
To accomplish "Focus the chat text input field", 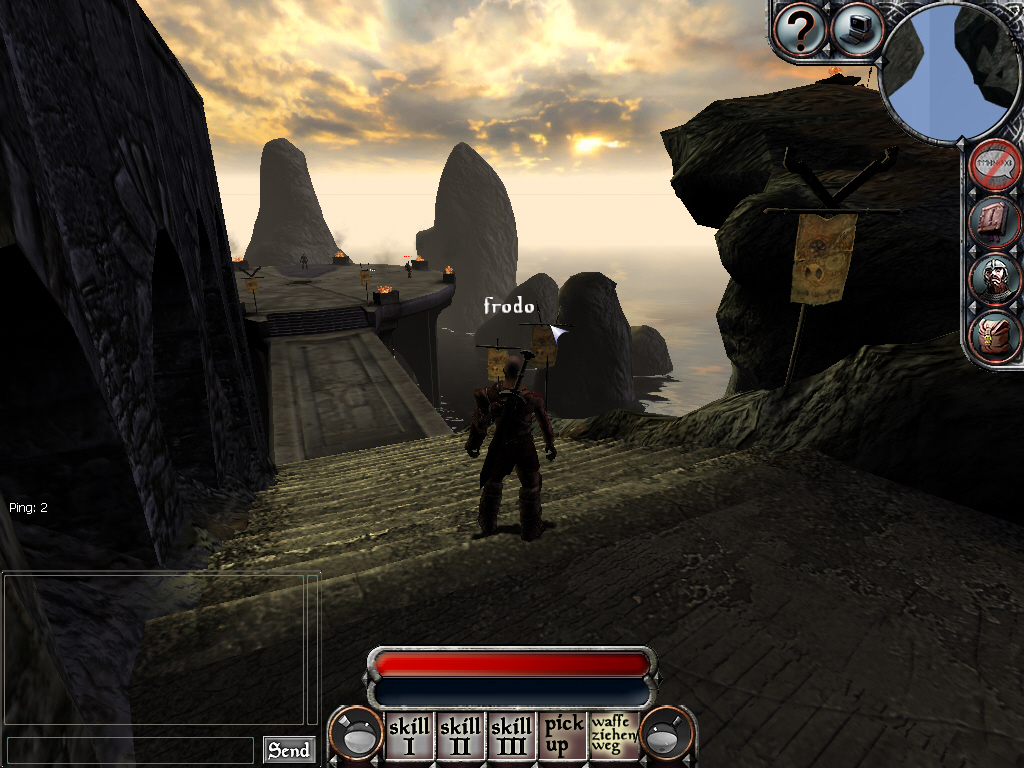I will coord(130,750).
